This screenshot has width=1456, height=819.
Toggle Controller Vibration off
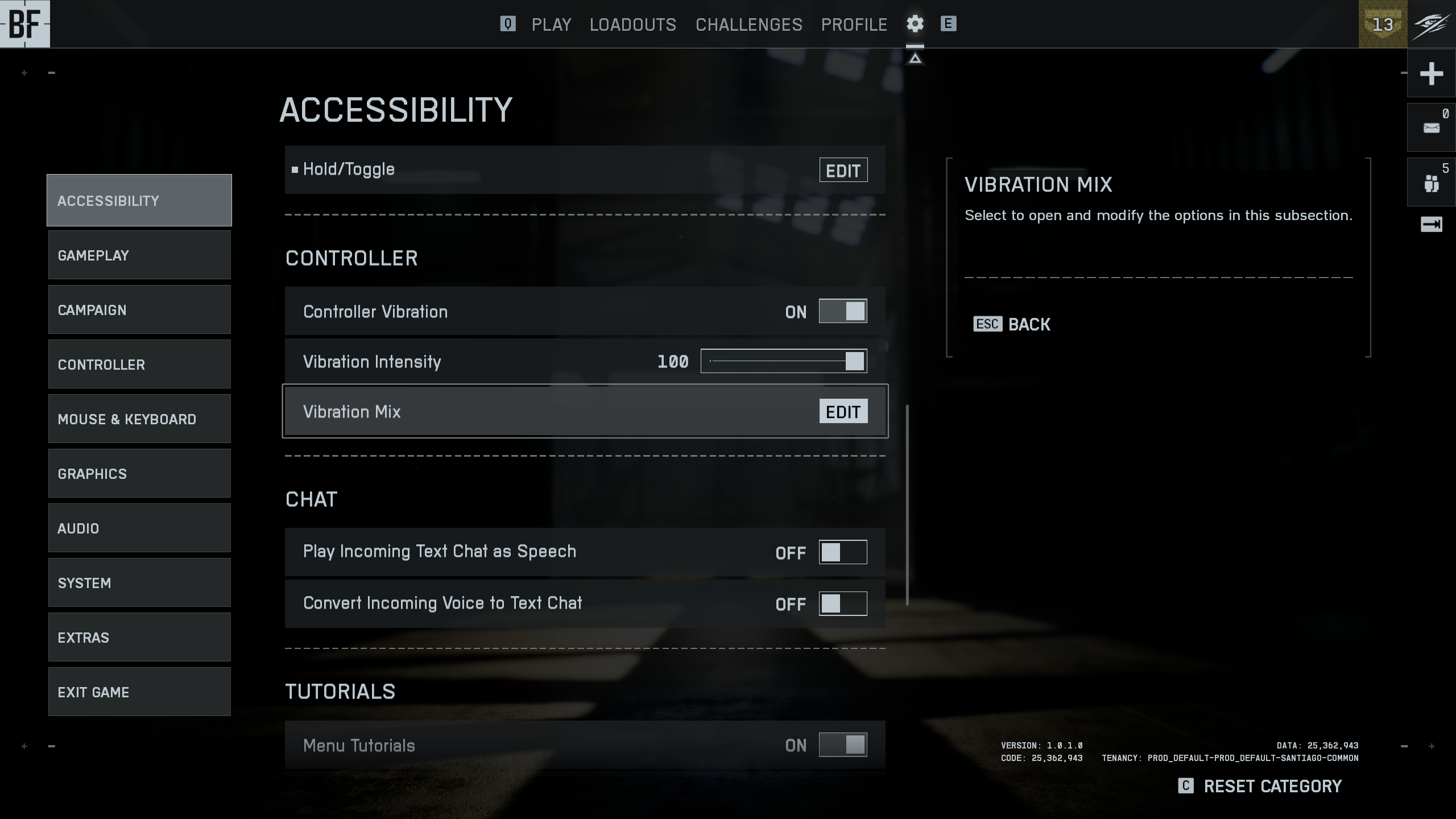click(842, 312)
